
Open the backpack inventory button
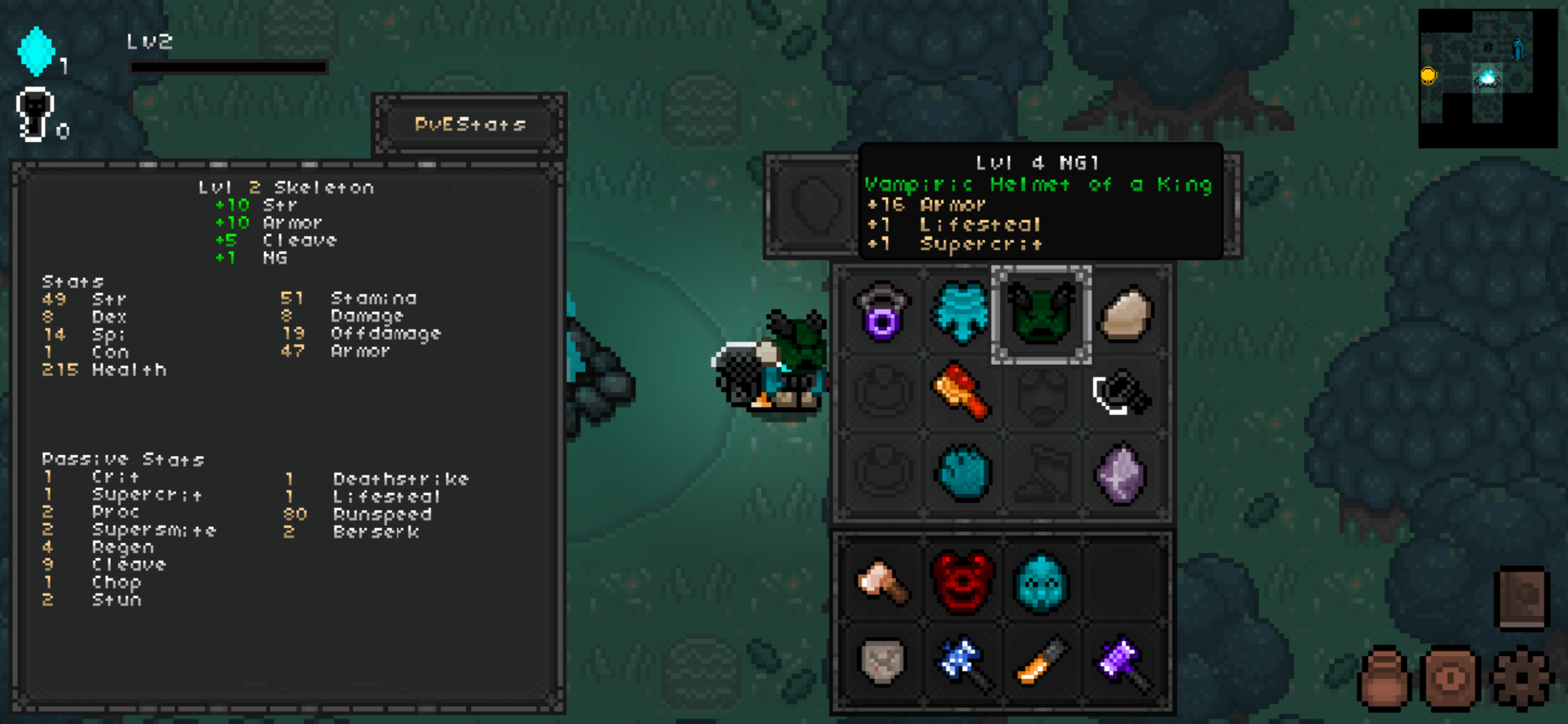click(1383, 679)
